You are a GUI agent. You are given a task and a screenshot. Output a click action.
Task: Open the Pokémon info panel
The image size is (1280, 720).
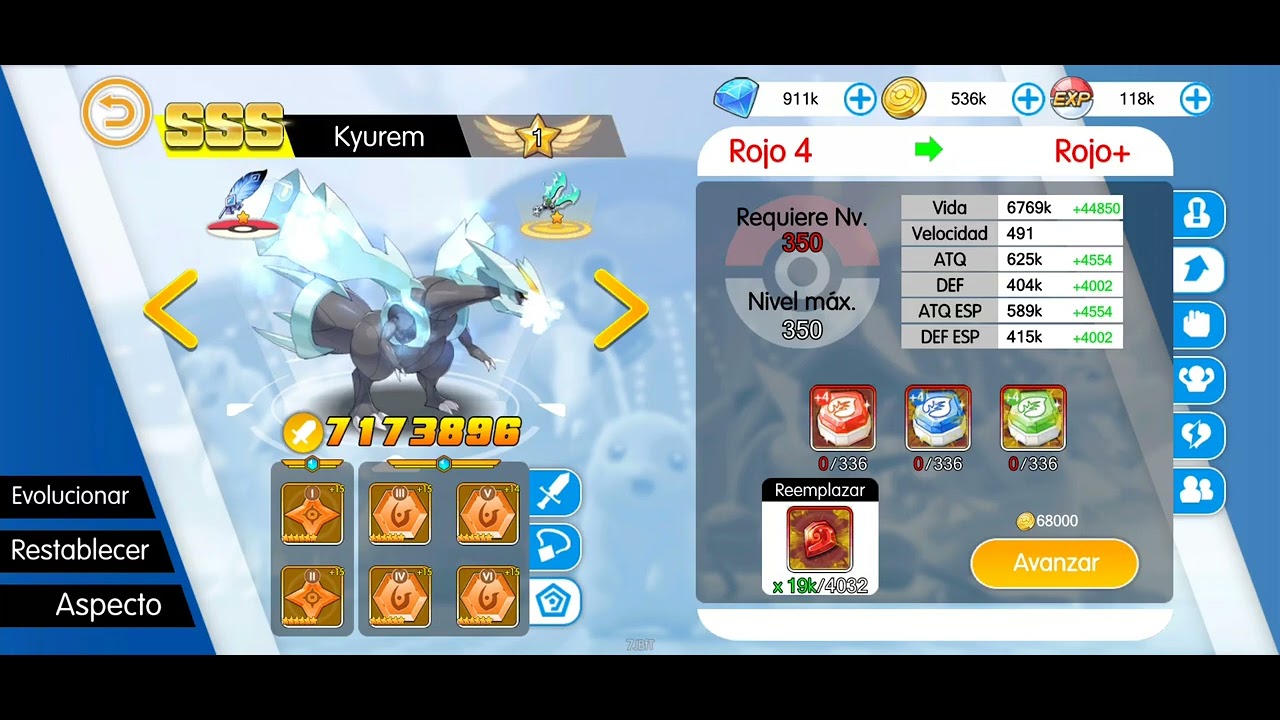click(x=1198, y=215)
